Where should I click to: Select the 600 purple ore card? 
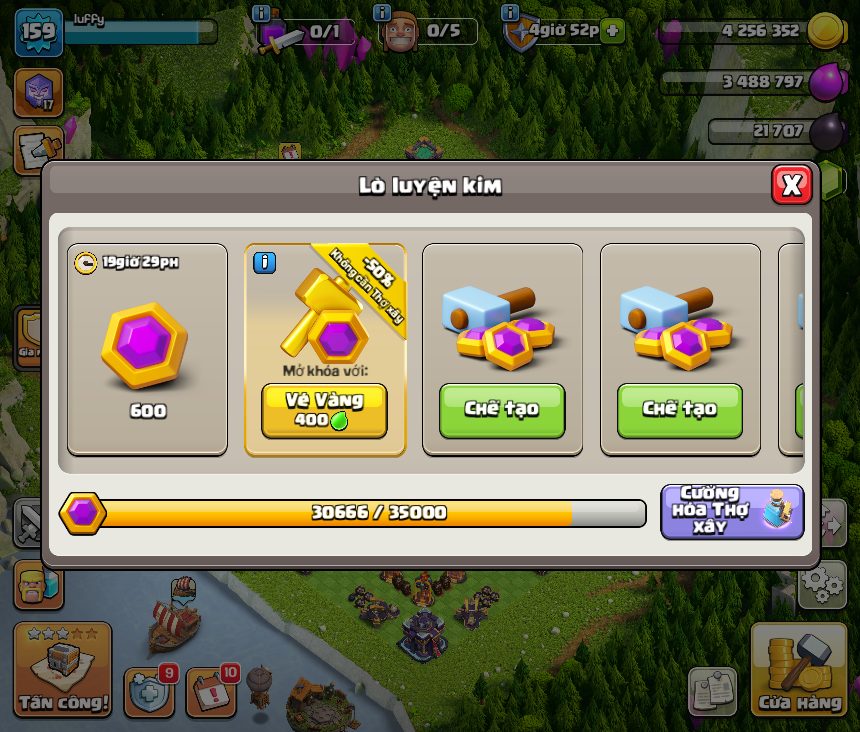click(x=147, y=350)
